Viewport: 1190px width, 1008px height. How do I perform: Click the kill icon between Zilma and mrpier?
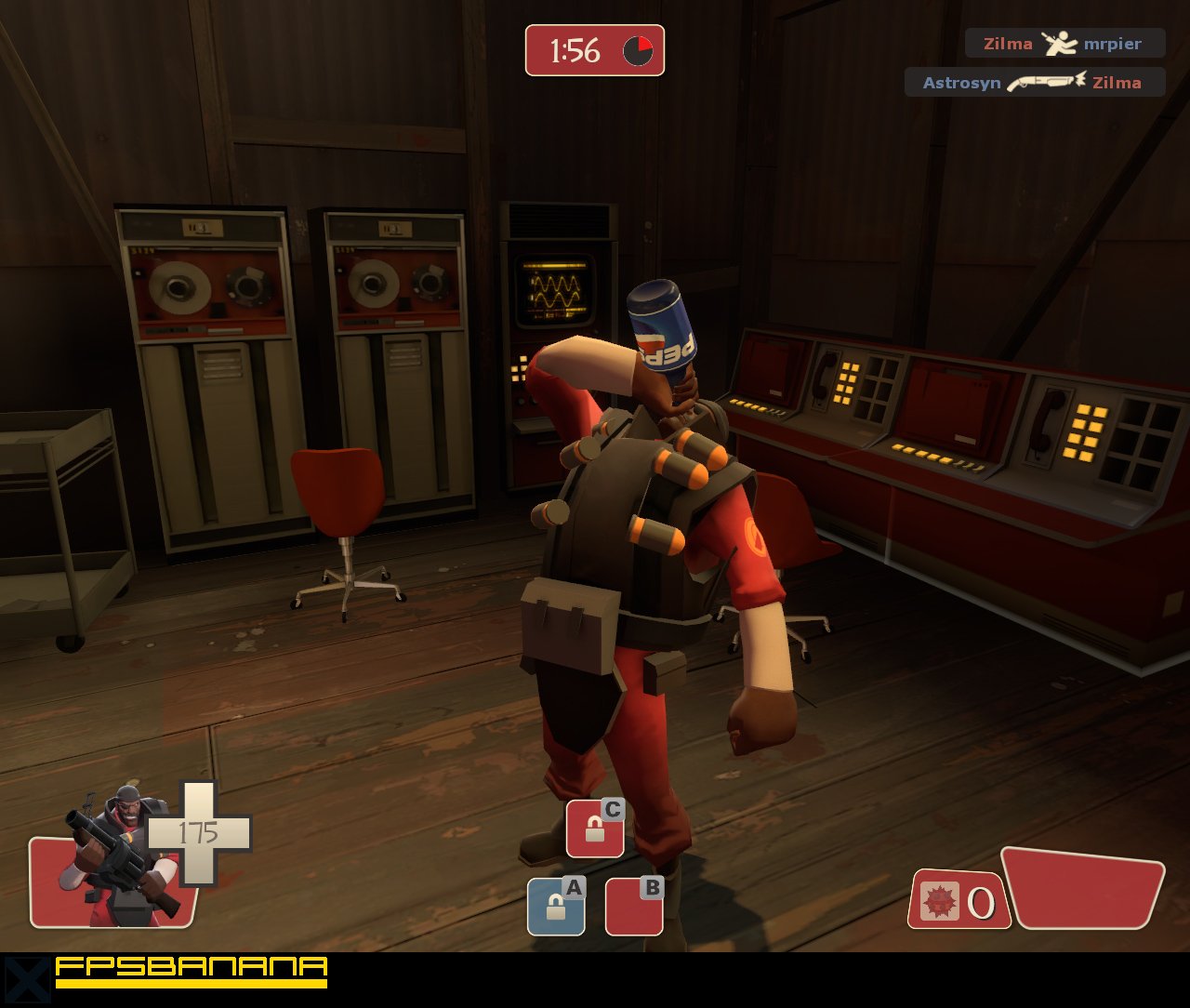[1059, 41]
